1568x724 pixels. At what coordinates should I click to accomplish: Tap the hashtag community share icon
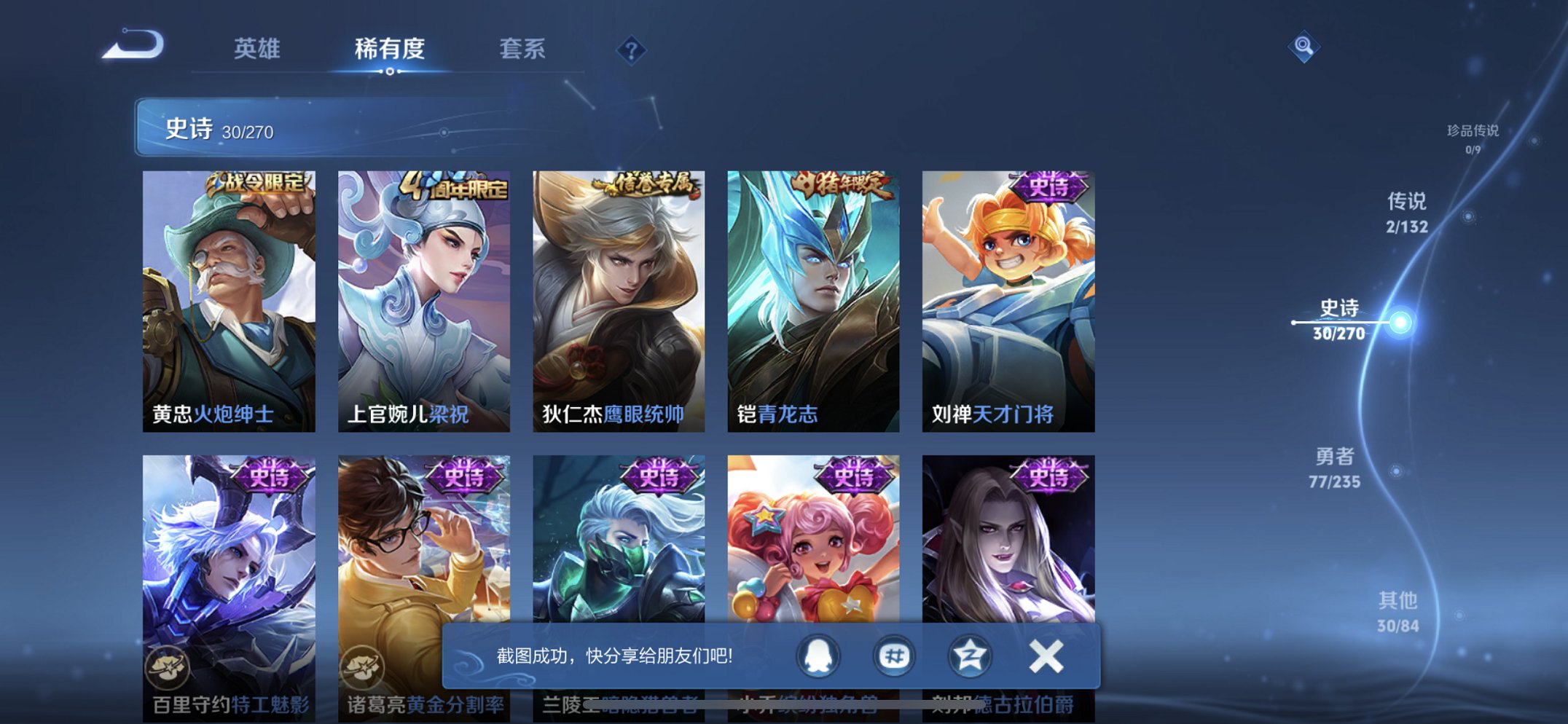[894, 656]
